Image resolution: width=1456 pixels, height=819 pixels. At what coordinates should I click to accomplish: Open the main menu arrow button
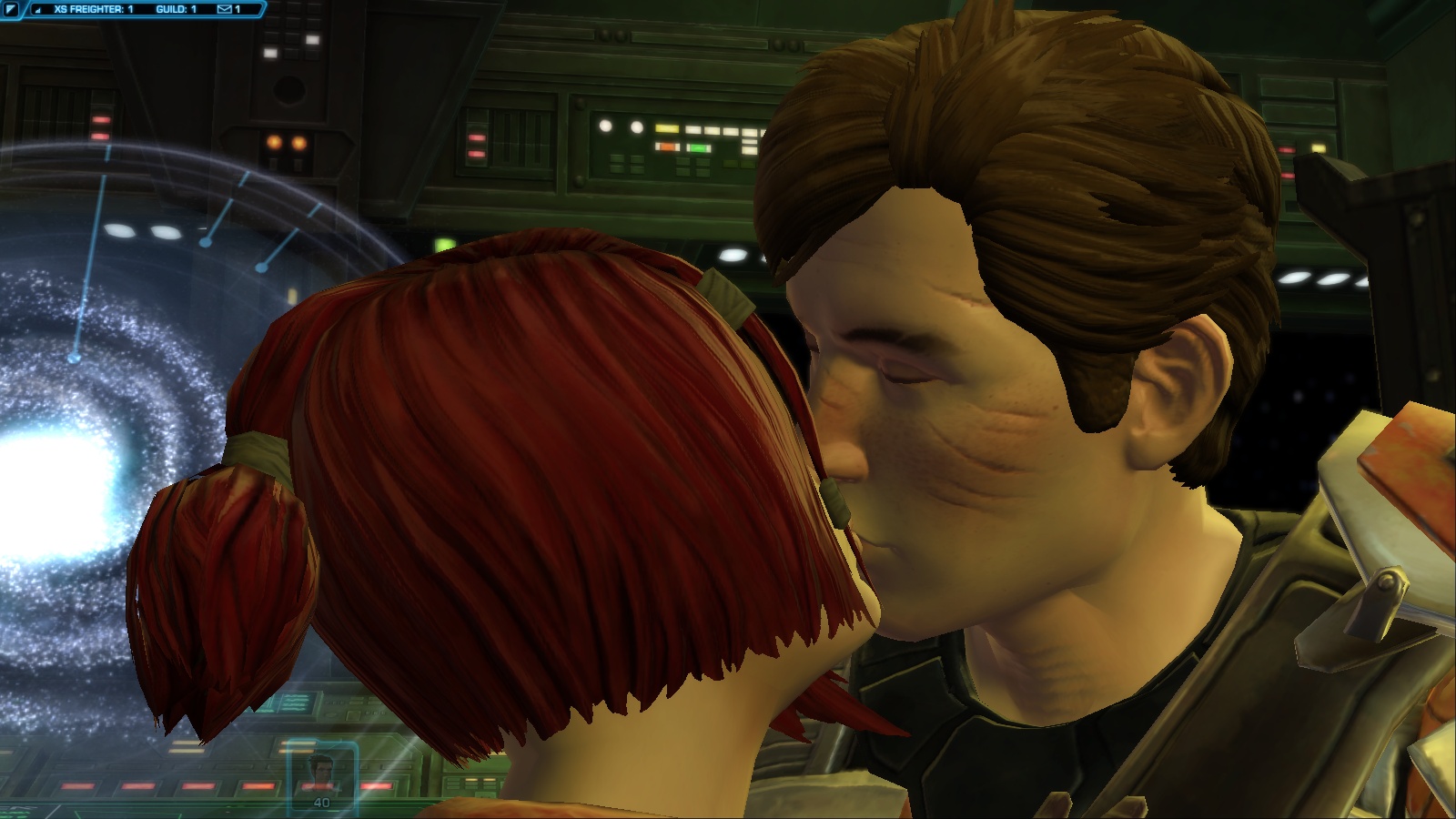(11, 10)
